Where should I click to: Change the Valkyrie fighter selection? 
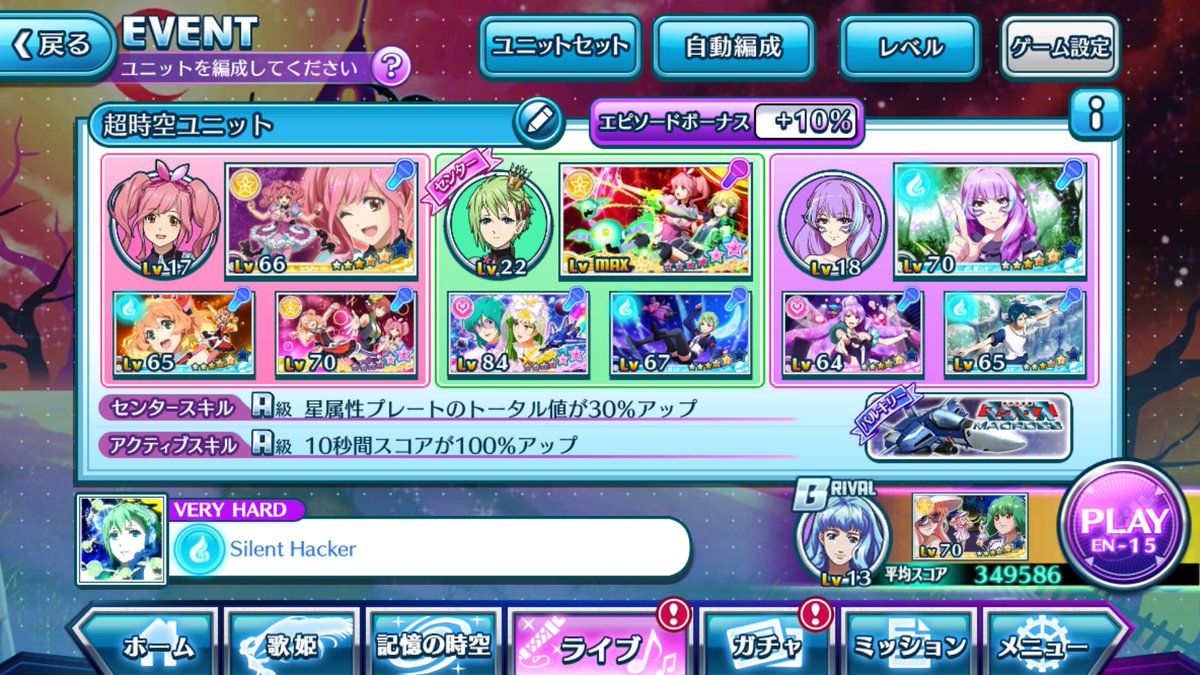tap(967, 426)
